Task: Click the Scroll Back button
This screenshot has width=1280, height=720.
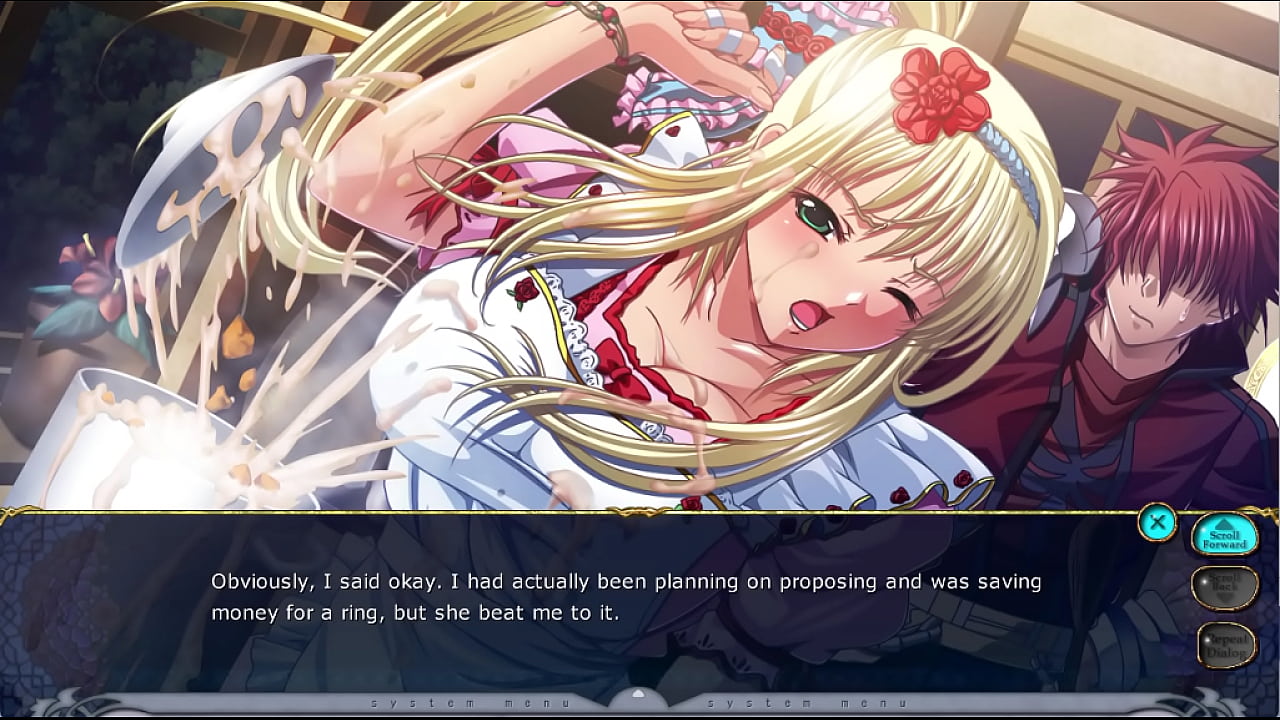Action: pyautogui.click(x=1225, y=588)
